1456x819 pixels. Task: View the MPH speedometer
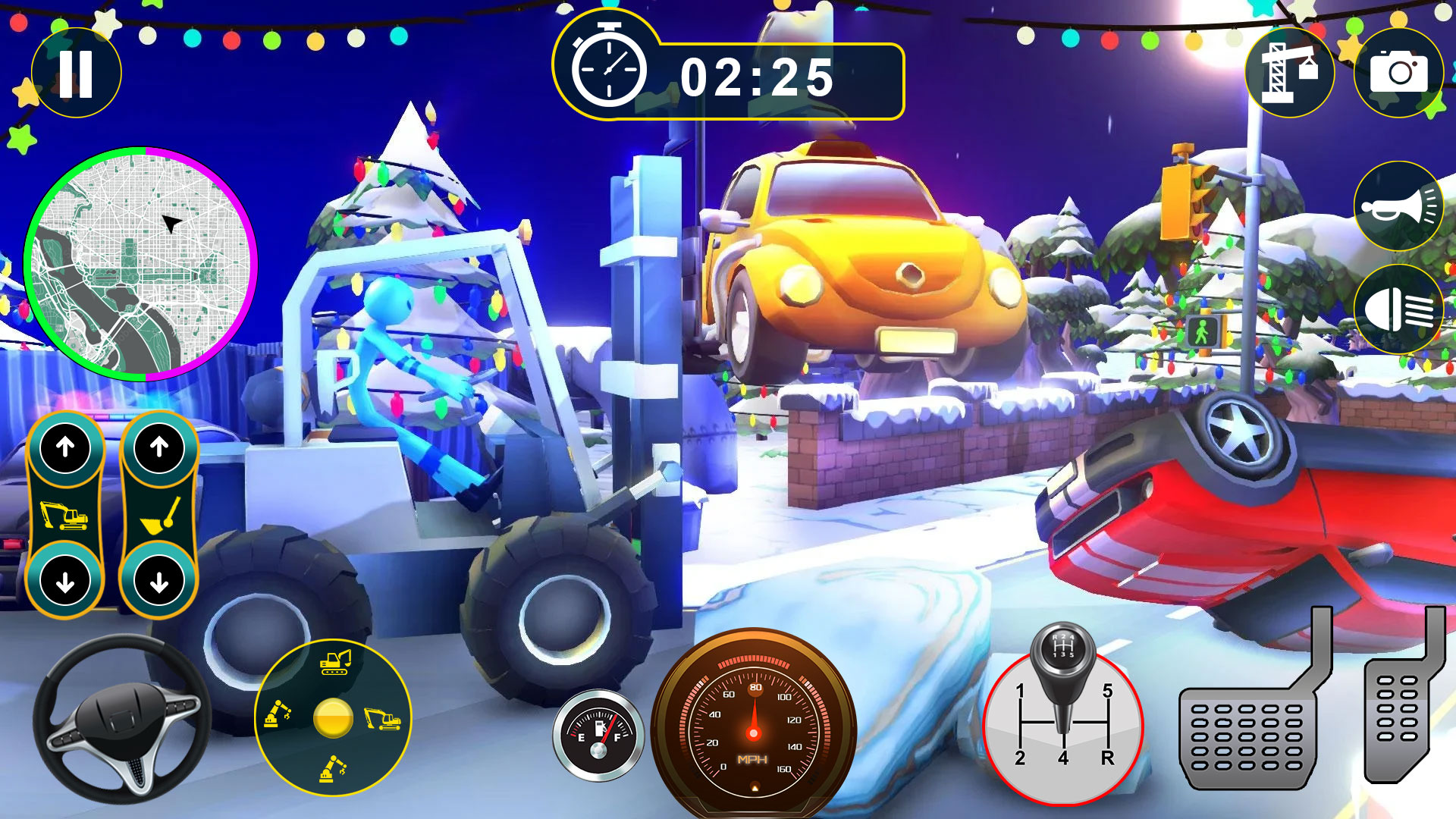click(x=753, y=732)
